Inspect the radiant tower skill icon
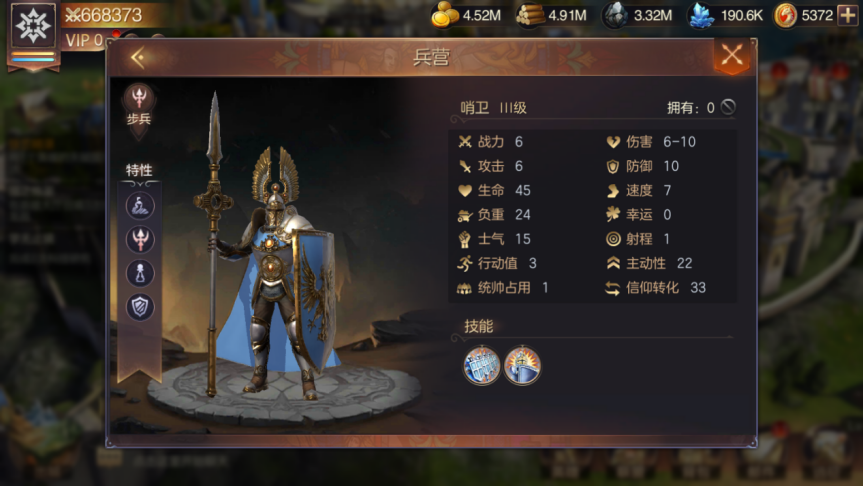Image resolution: width=863 pixels, height=486 pixels. coord(522,365)
